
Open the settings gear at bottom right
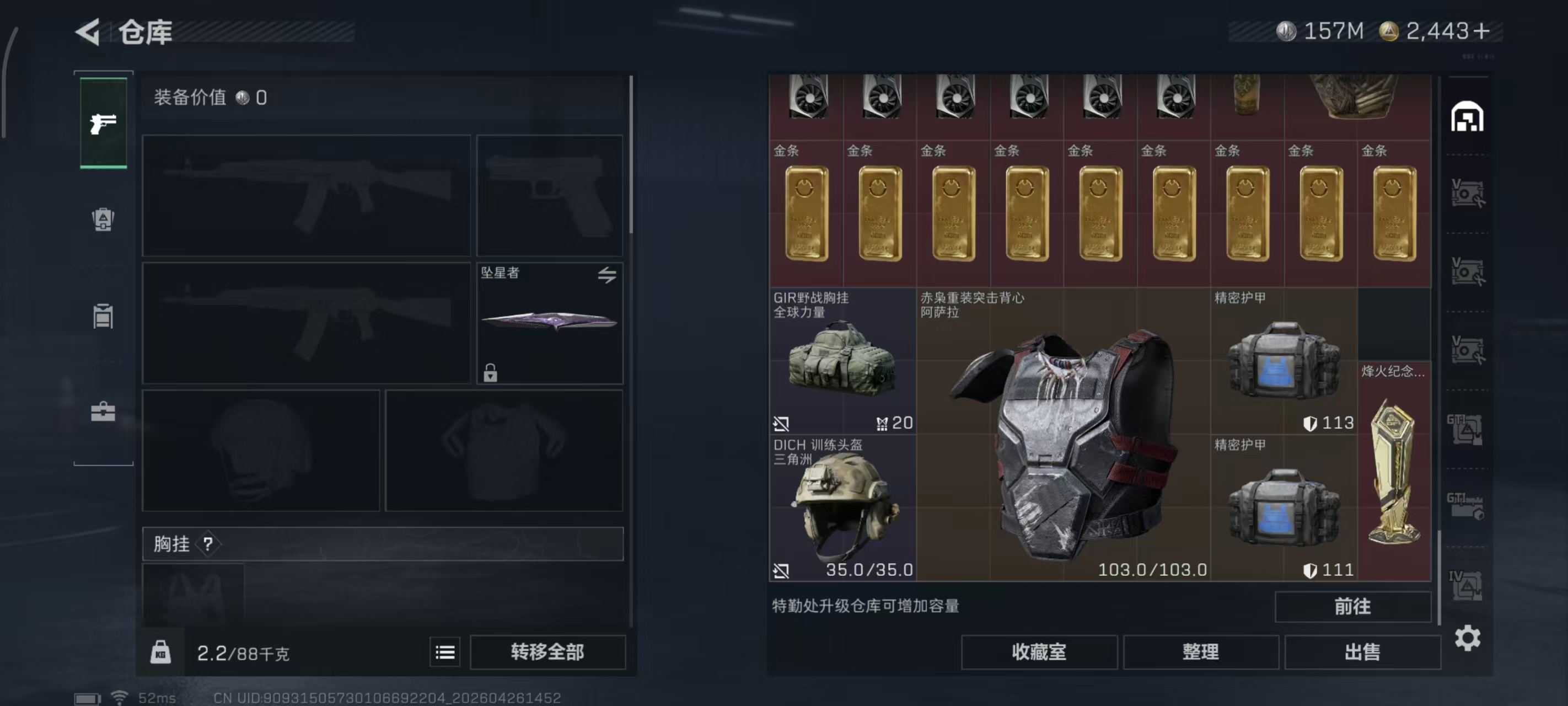tap(1469, 638)
